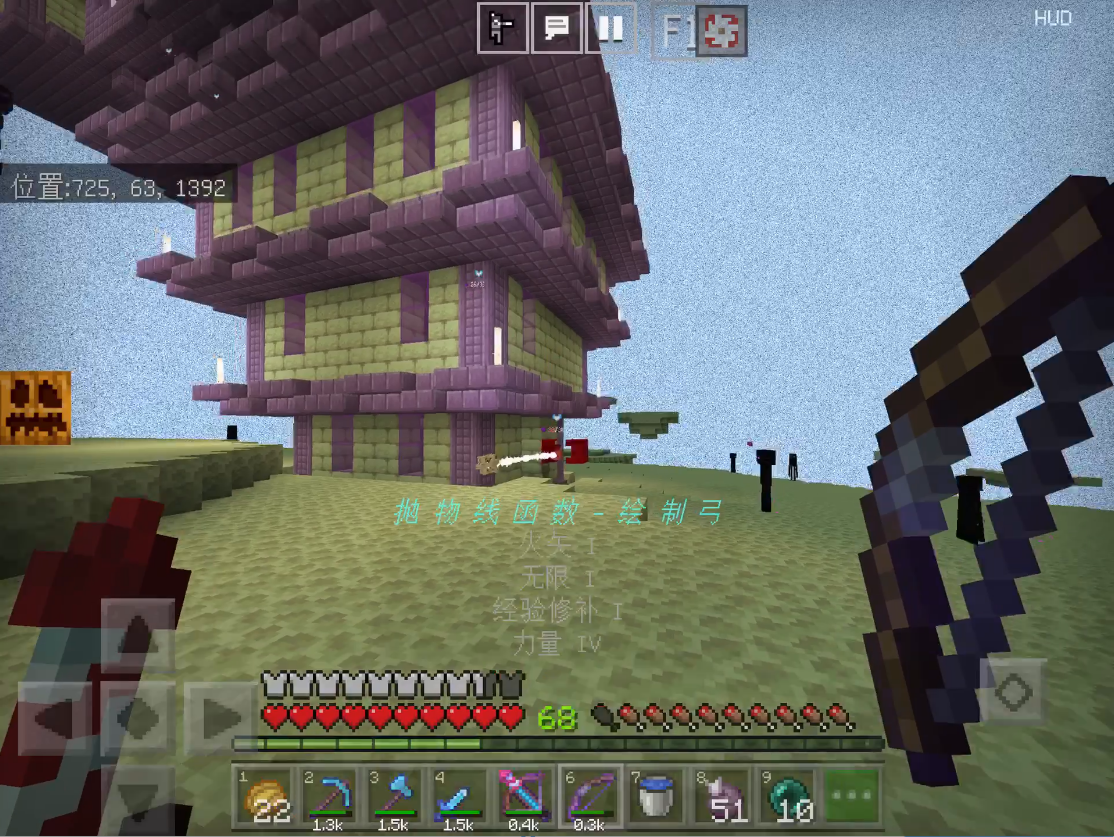
Task: Open inventory with the three-dots button
Action: (x=852, y=797)
